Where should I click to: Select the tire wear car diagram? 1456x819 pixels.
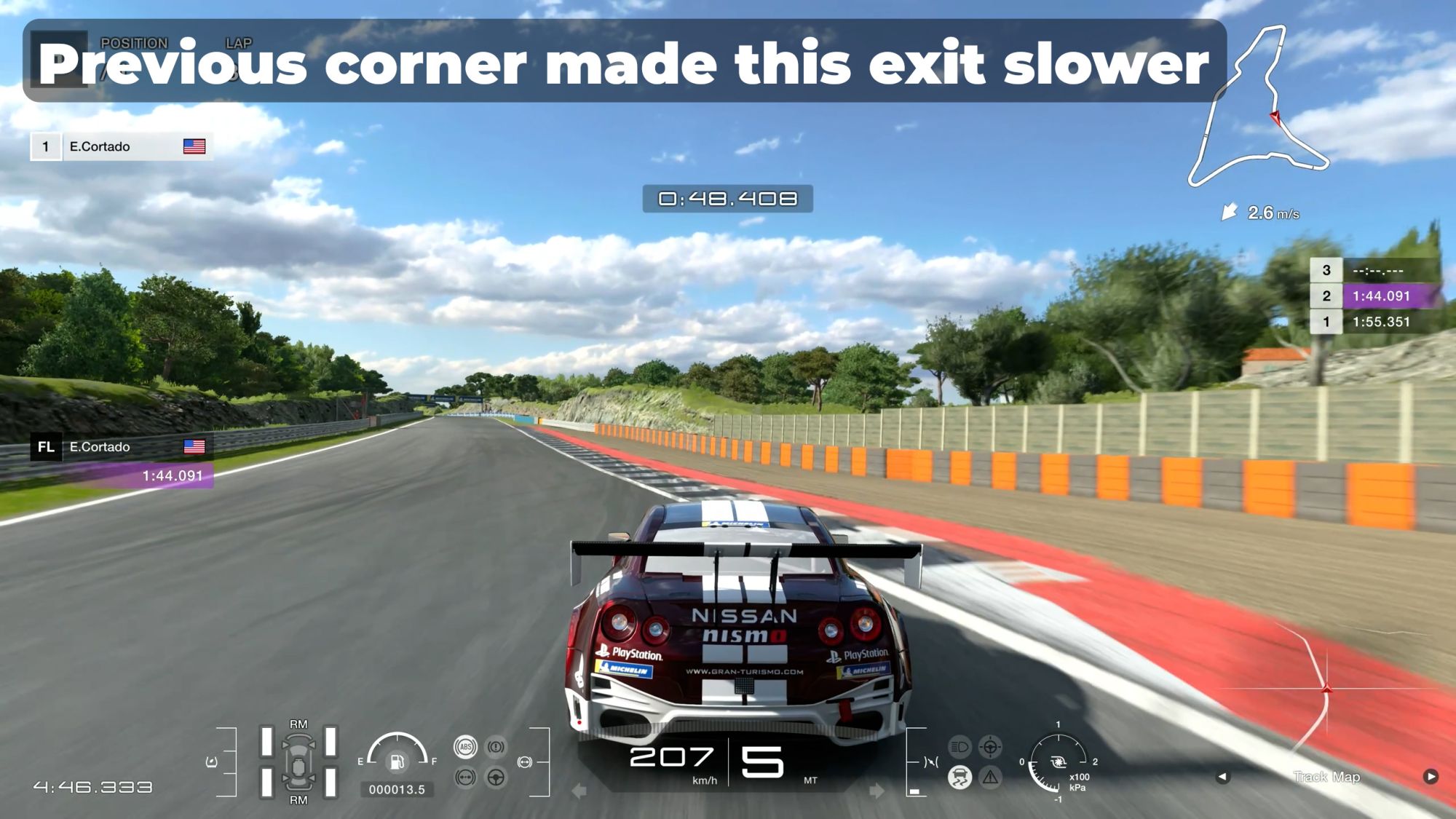(x=298, y=761)
